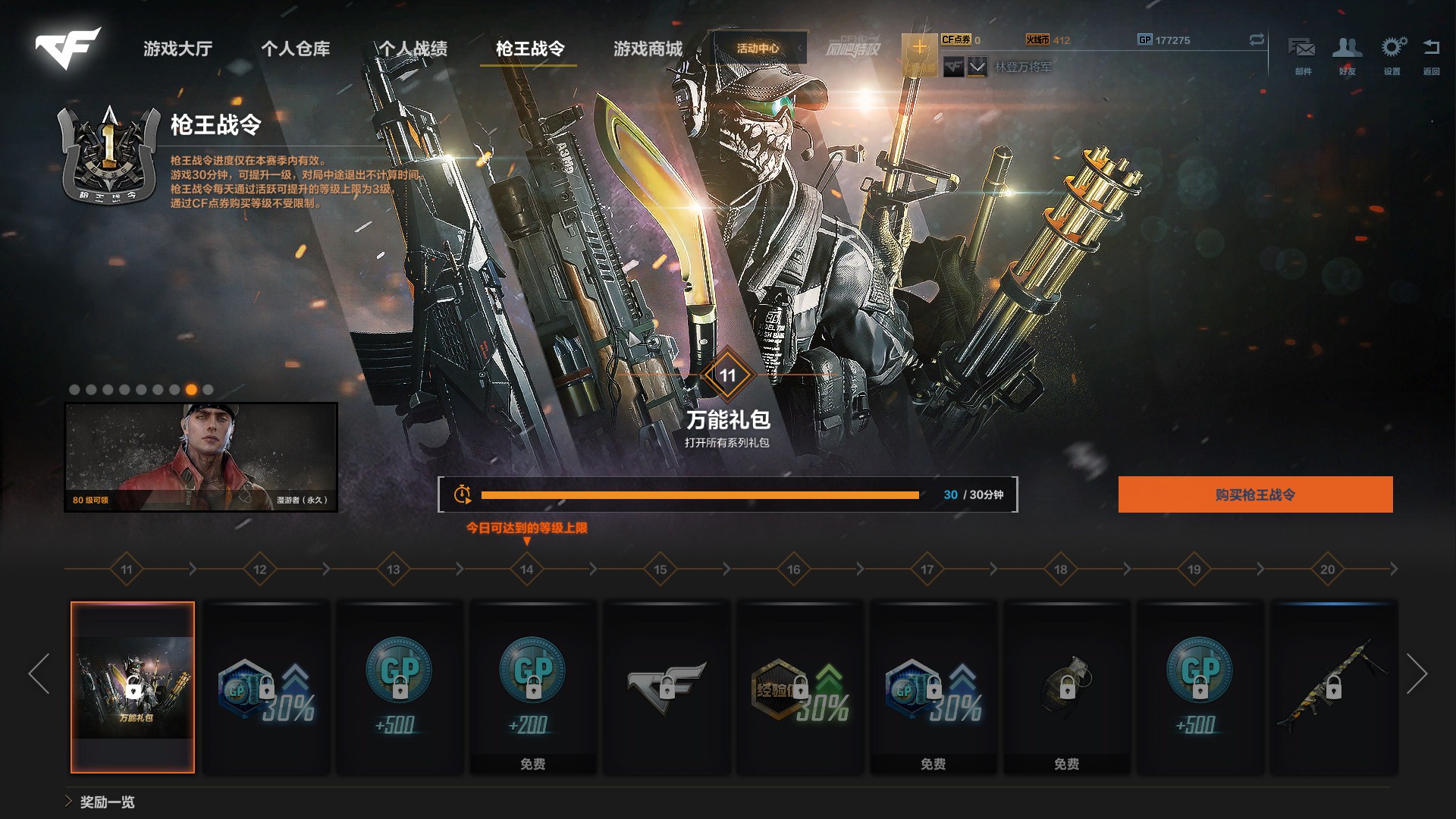The height and width of the screenshot is (819, 1456).
Task: Go to the 游戏商城 shop tab
Action: 648,49
